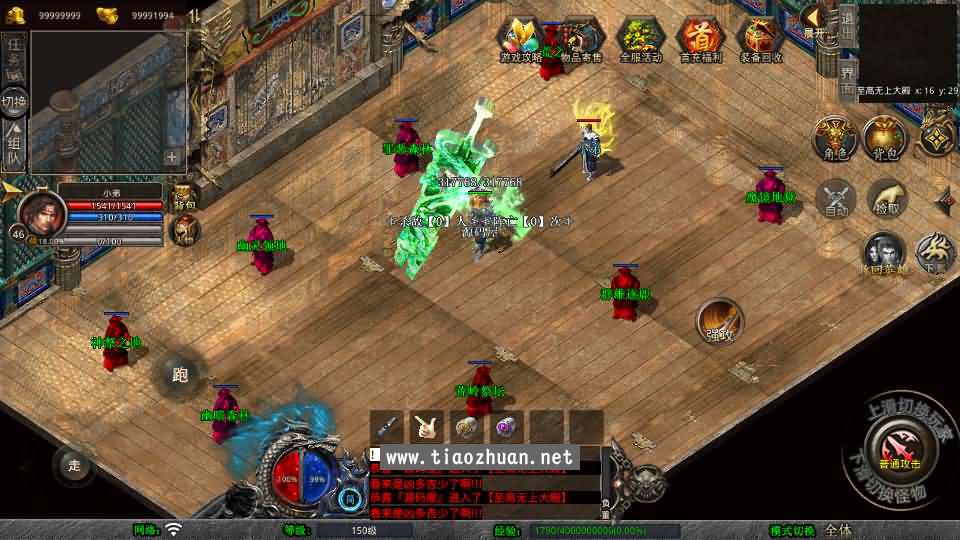
Task: Open the 装备回收 equipment recycling
Action: [760, 40]
